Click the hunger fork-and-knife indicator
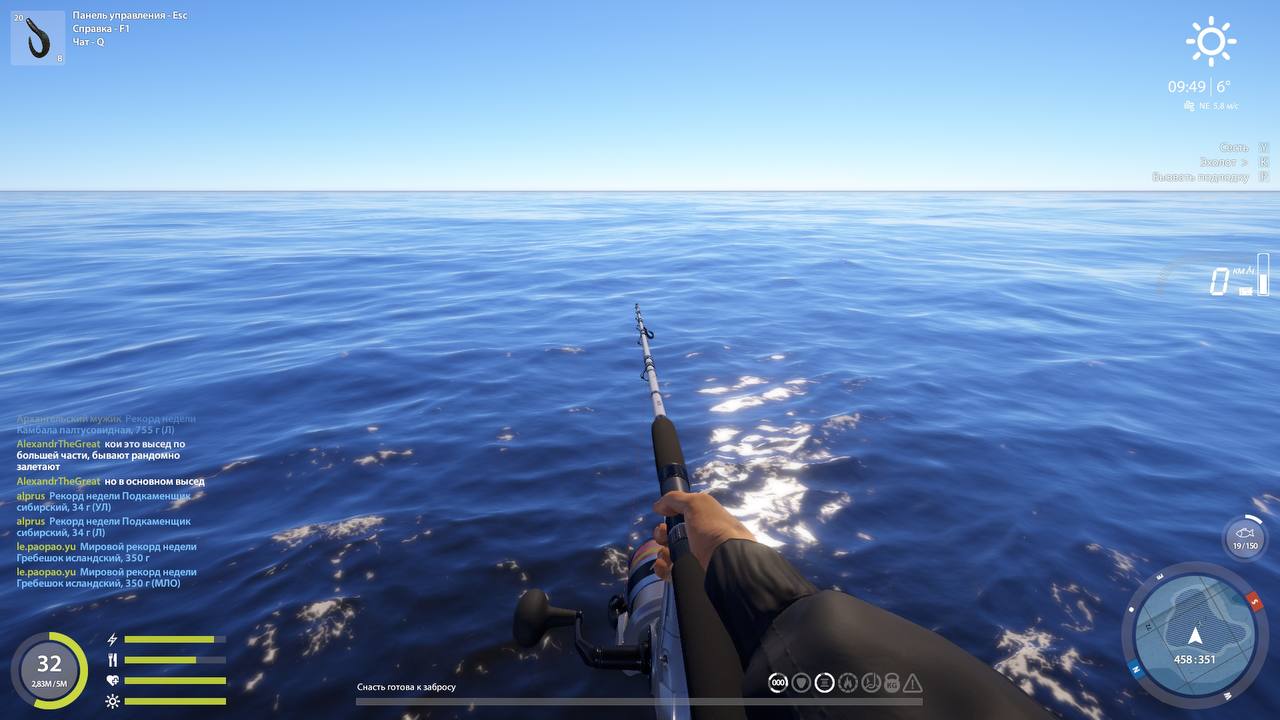Screen dimensions: 1280x720 [113, 659]
